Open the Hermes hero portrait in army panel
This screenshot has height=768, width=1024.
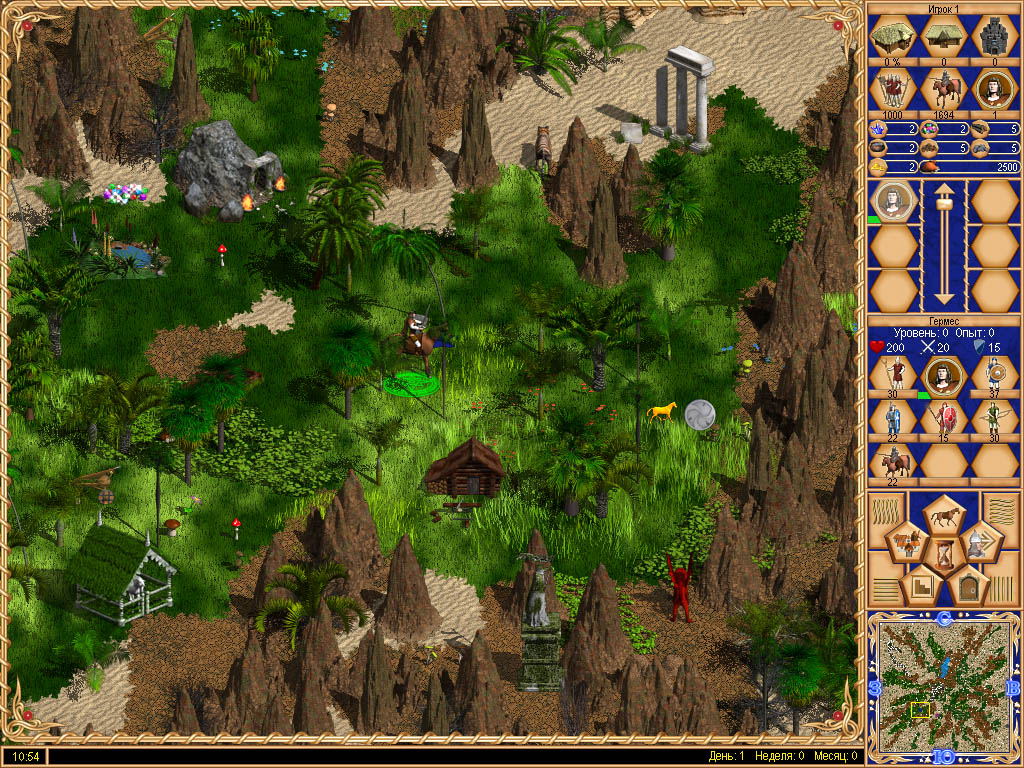click(942, 374)
